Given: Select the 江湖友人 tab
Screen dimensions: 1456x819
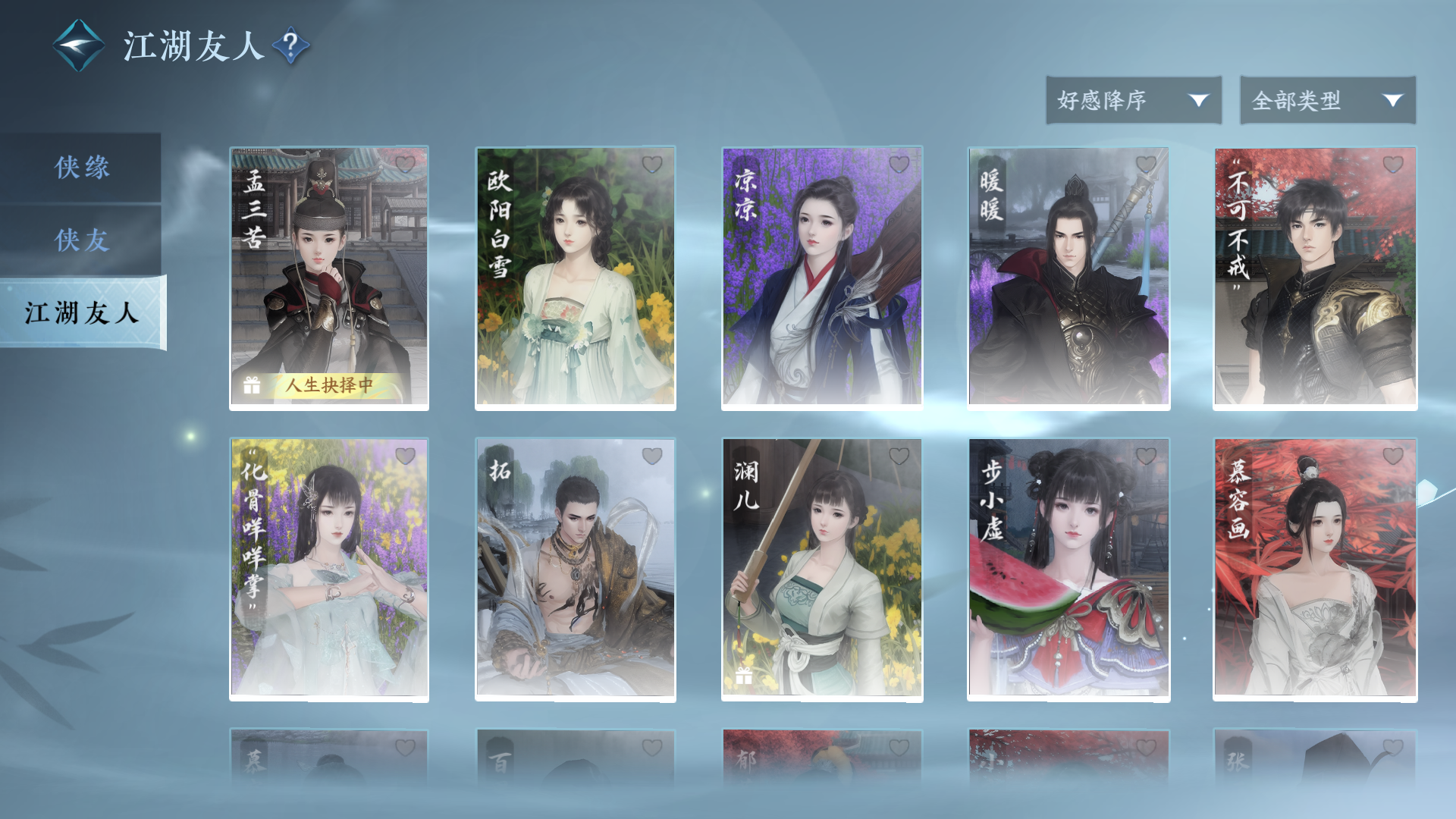Looking at the screenshot, I should (x=82, y=312).
